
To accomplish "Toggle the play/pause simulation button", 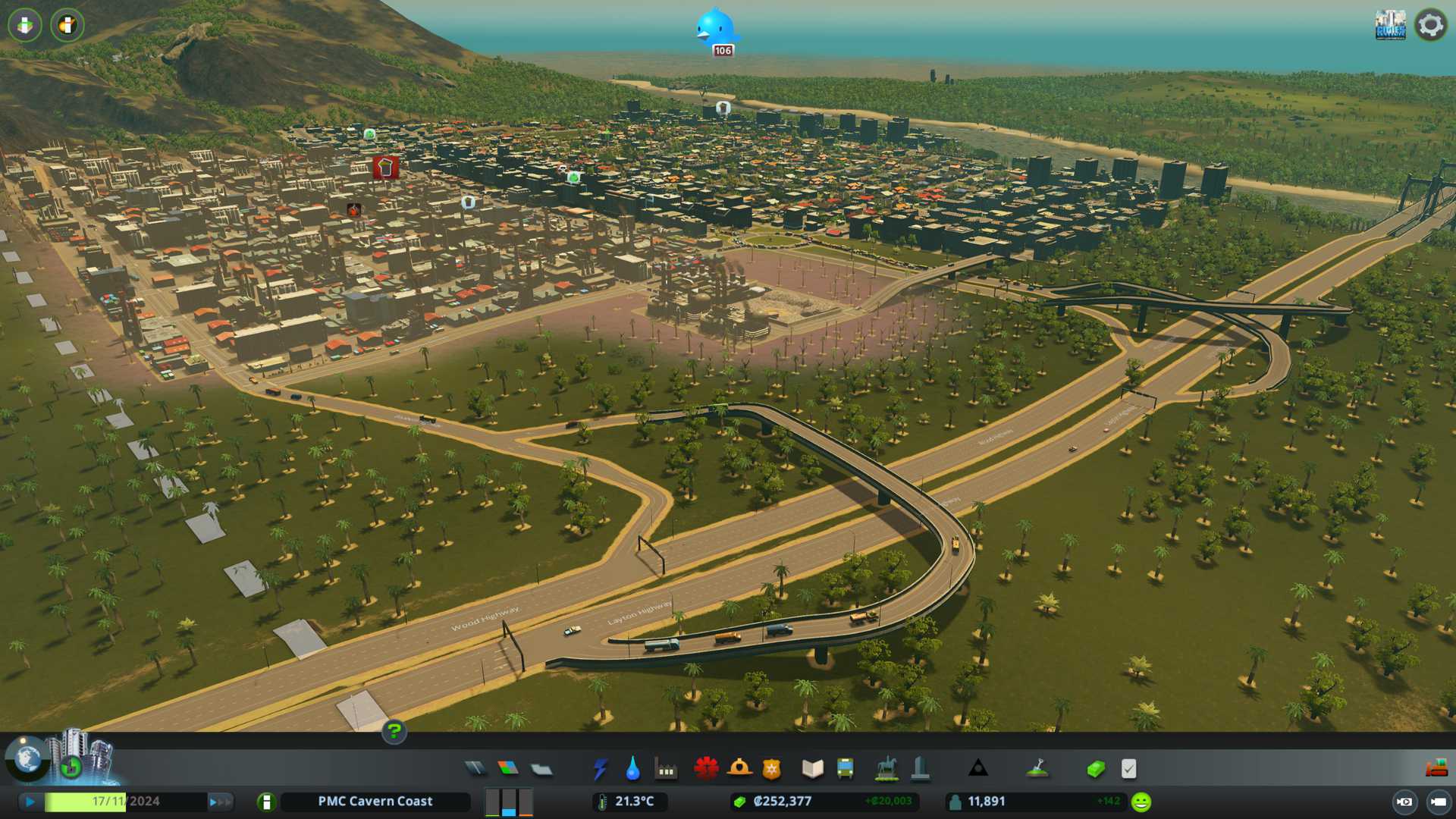I will (30, 802).
